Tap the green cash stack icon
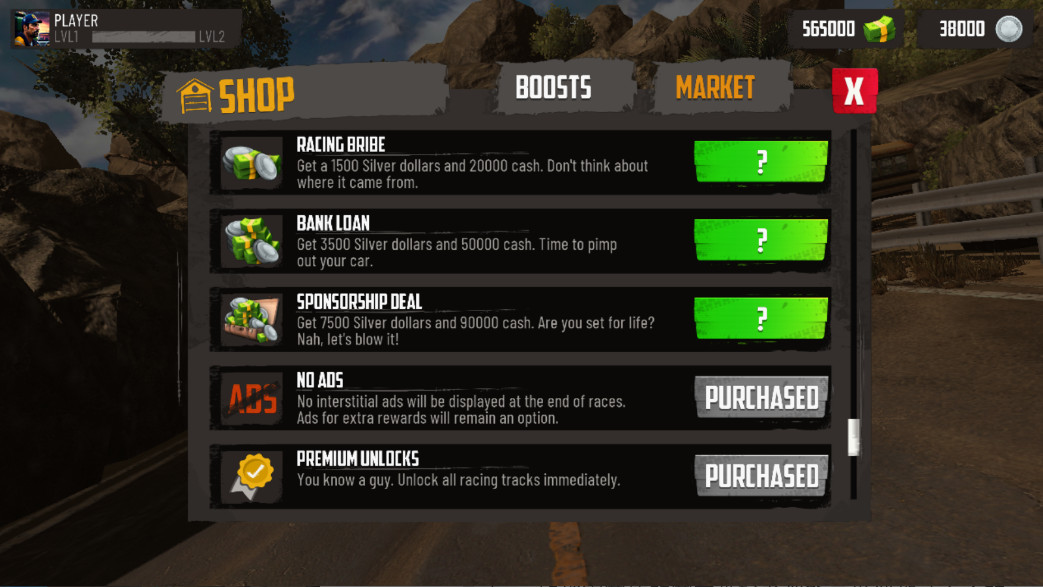The height and width of the screenshot is (587, 1043). pyautogui.click(x=878, y=29)
